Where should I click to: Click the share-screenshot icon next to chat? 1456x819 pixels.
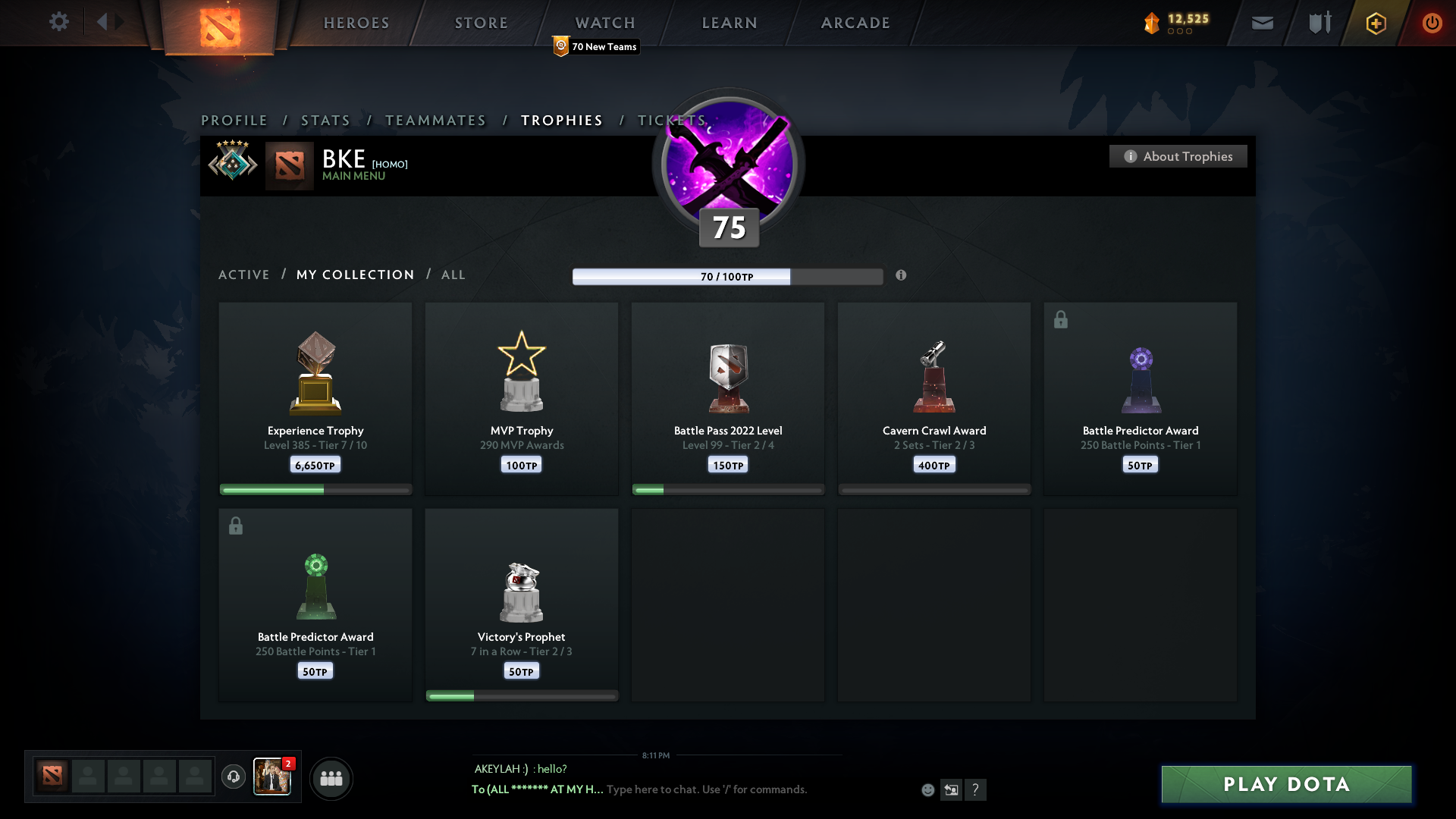(952, 789)
